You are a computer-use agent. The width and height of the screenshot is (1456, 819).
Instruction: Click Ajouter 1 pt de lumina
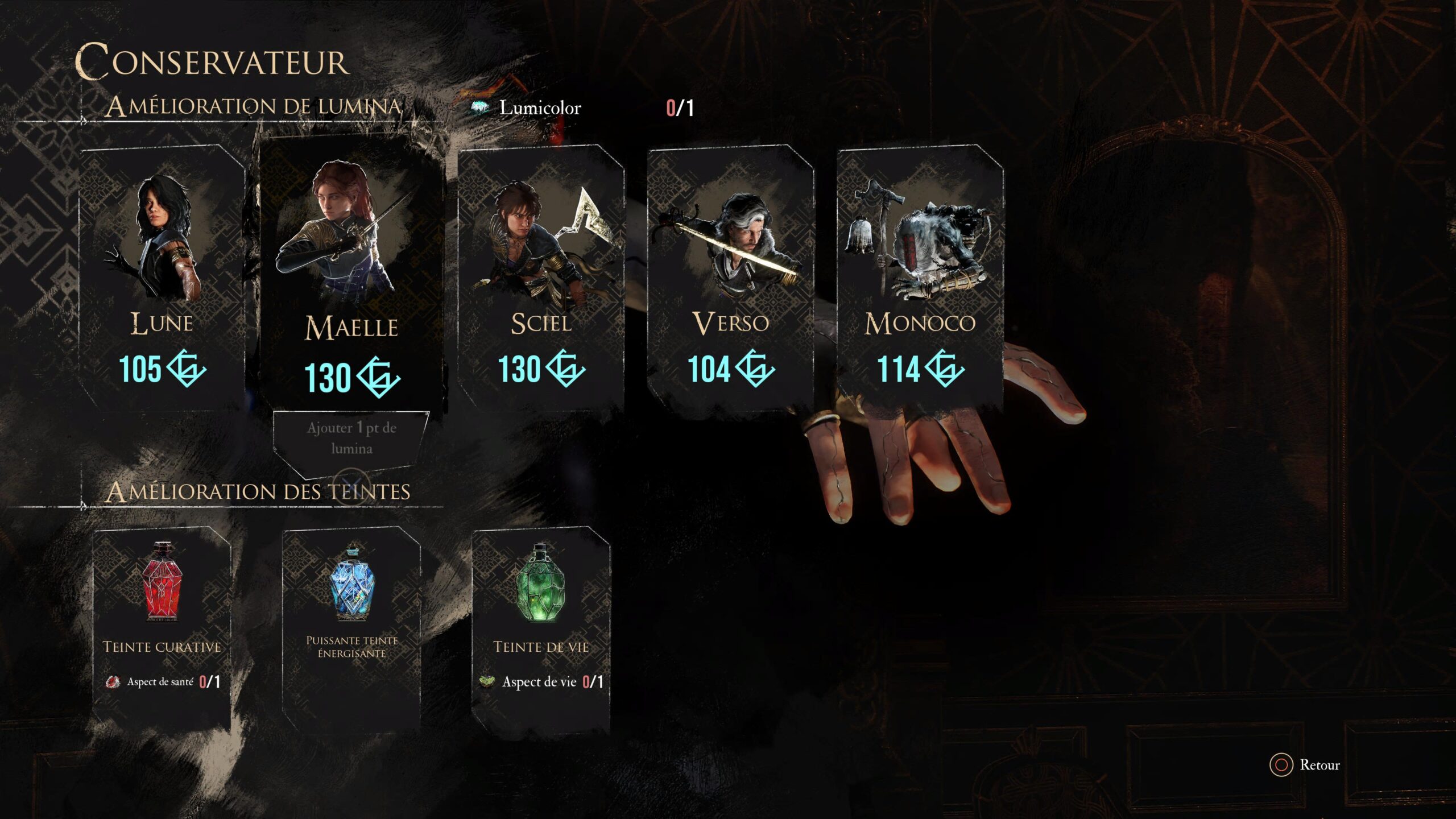351,438
